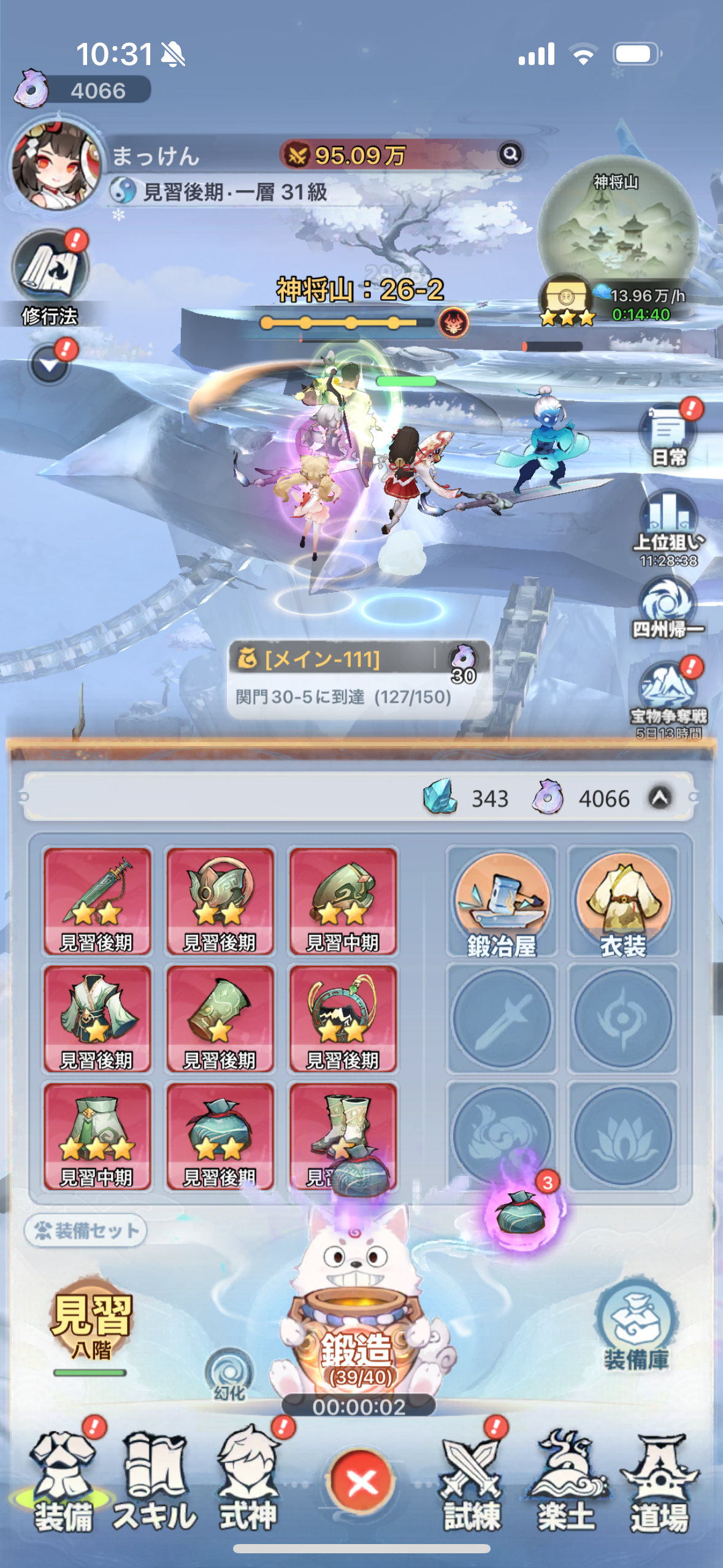This screenshot has width=723, height=1568.
Task: Inspect combat power with magnifier icon
Action: click(x=510, y=154)
